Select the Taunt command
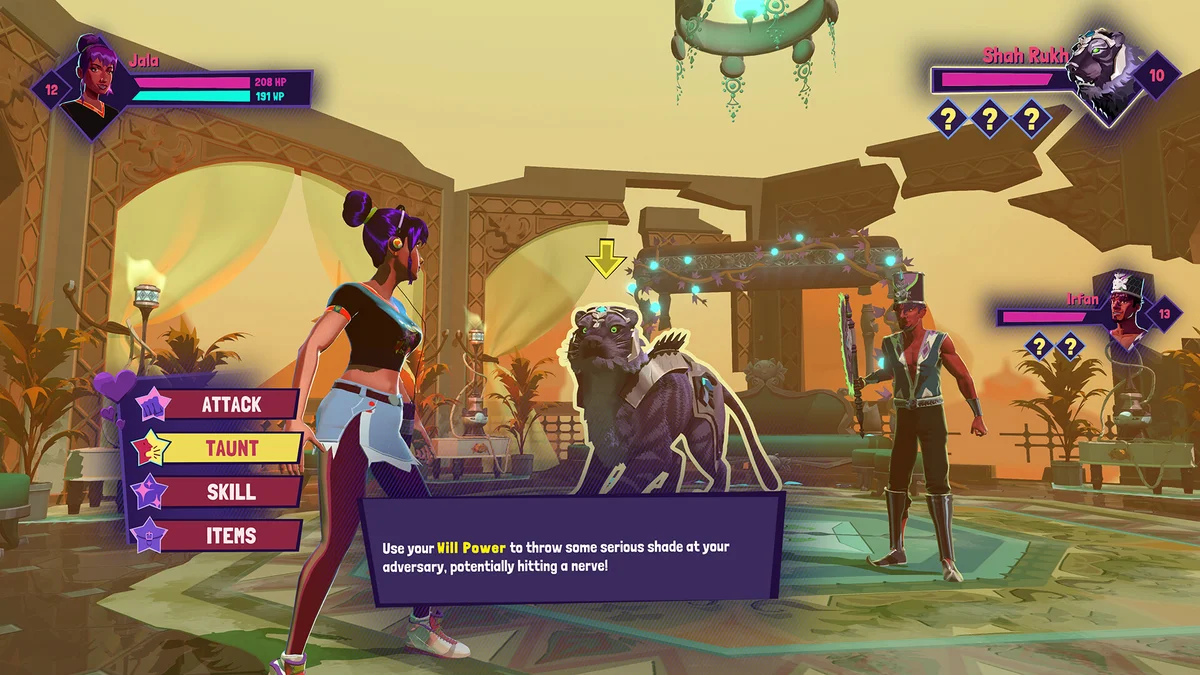Screen dimensions: 1200x675 pyautogui.click(x=230, y=448)
